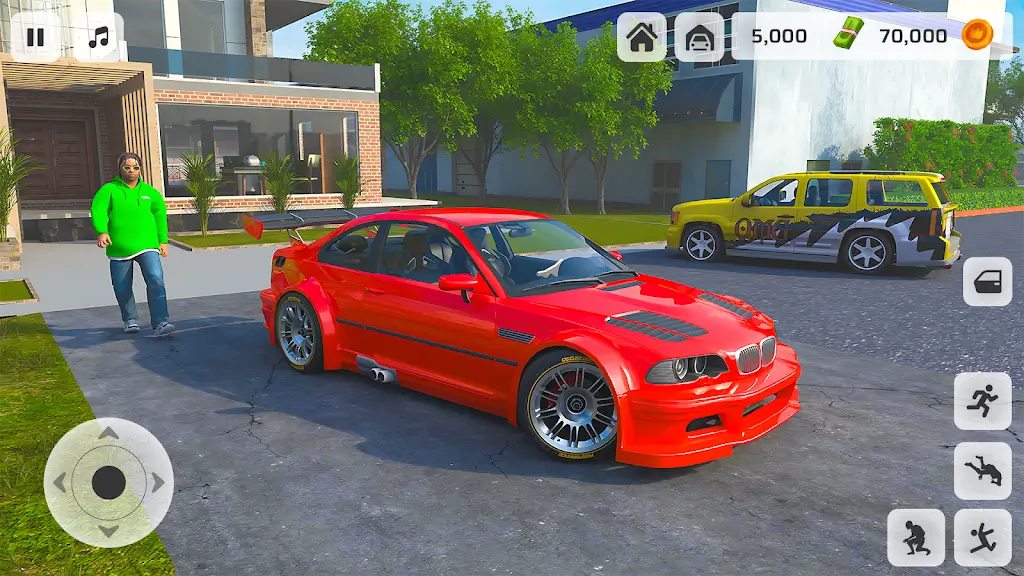
Task: Trigger the dive action button
Action: (982, 470)
